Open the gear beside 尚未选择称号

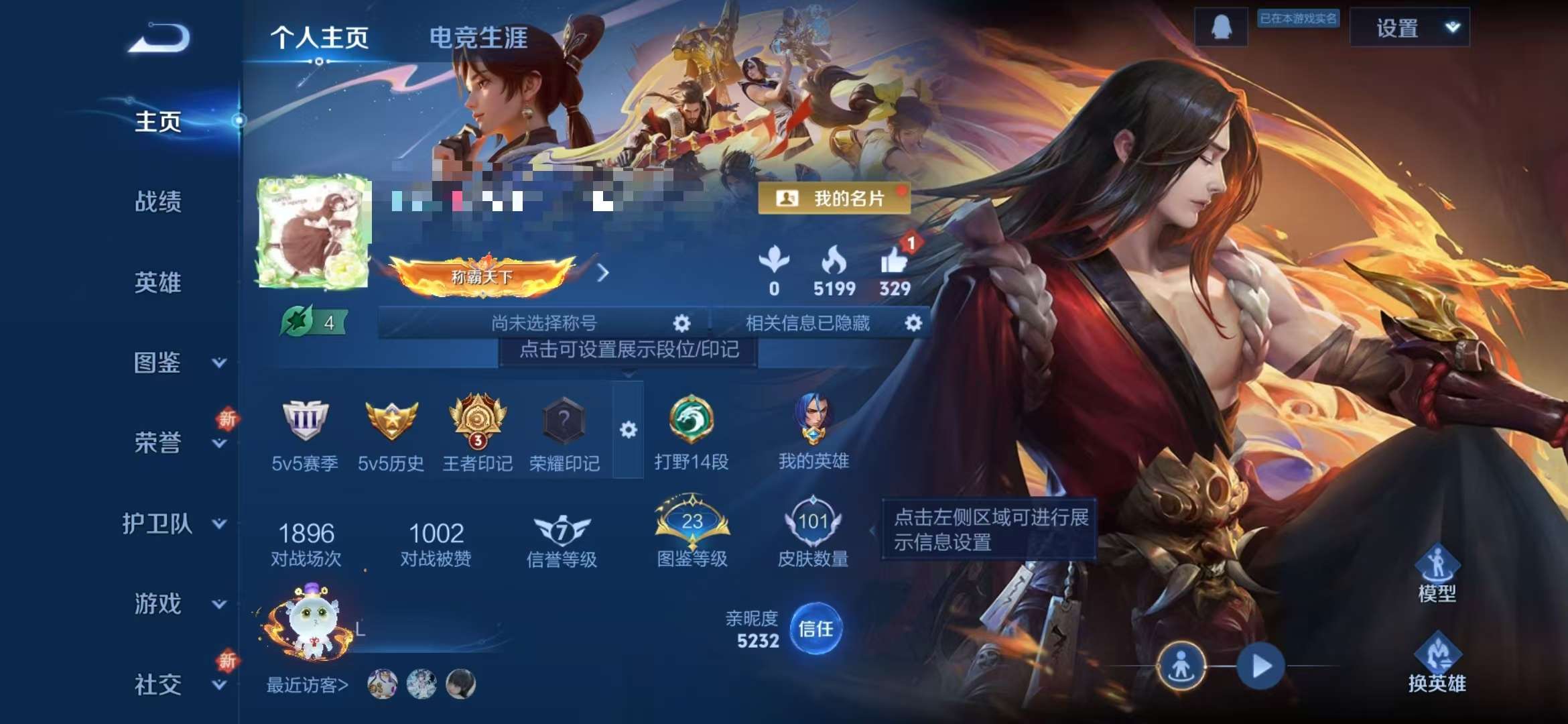click(681, 322)
